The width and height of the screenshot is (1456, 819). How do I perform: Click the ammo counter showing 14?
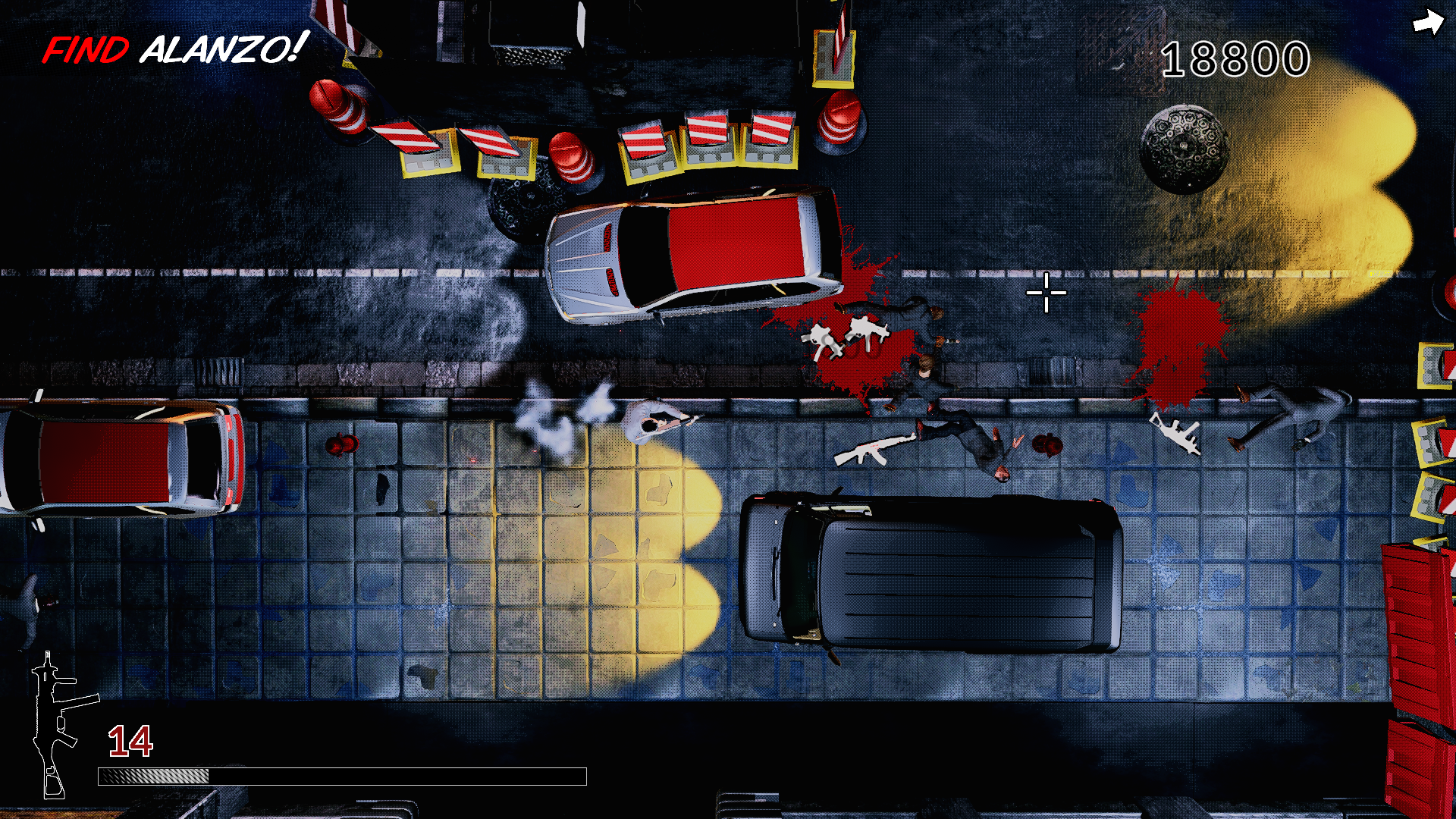tap(130, 739)
